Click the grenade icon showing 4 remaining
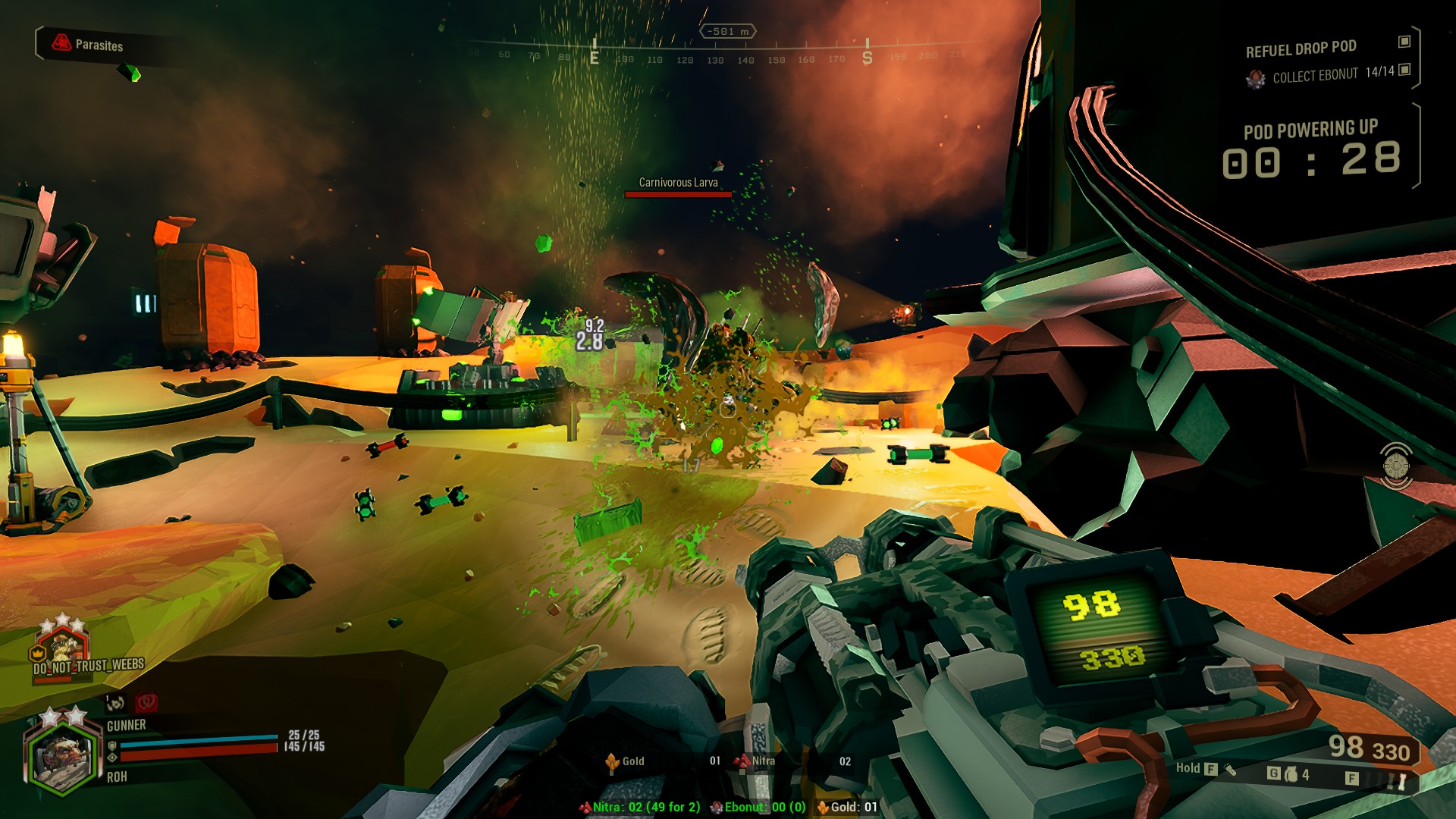 1291,774
